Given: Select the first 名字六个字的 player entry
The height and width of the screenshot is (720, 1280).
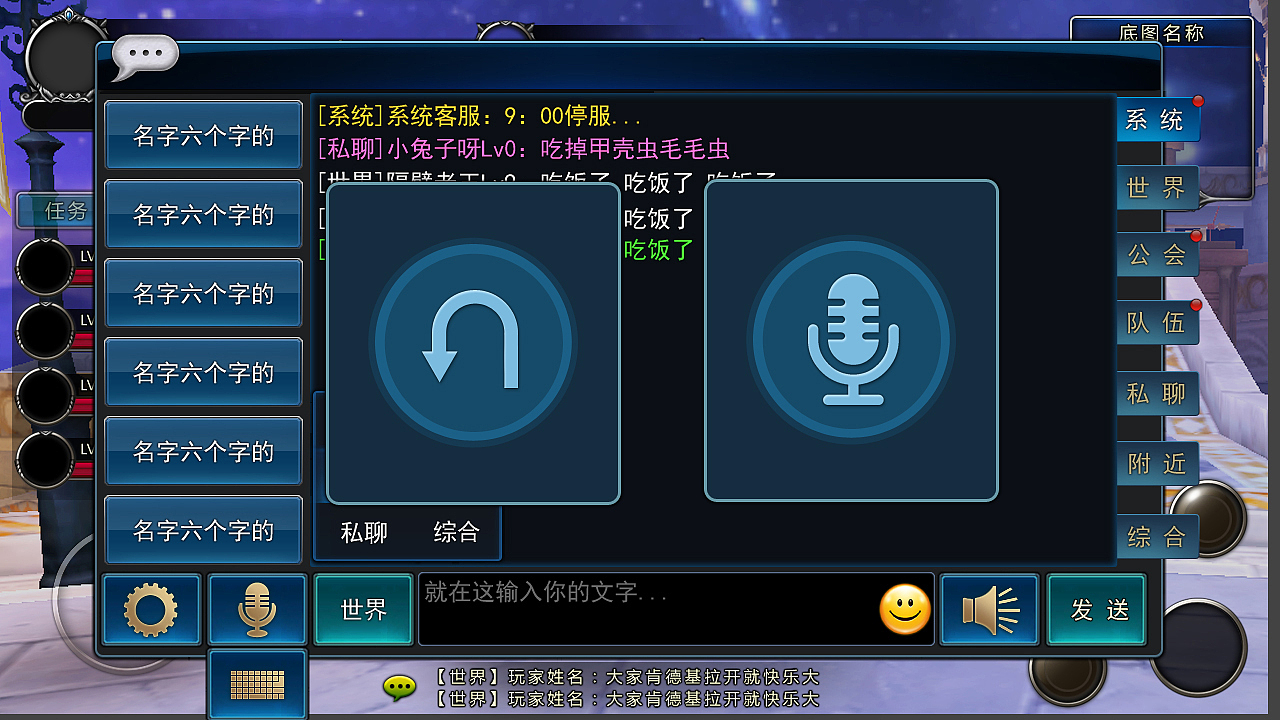Looking at the screenshot, I should pyautogui.click(x=203, y=135).
